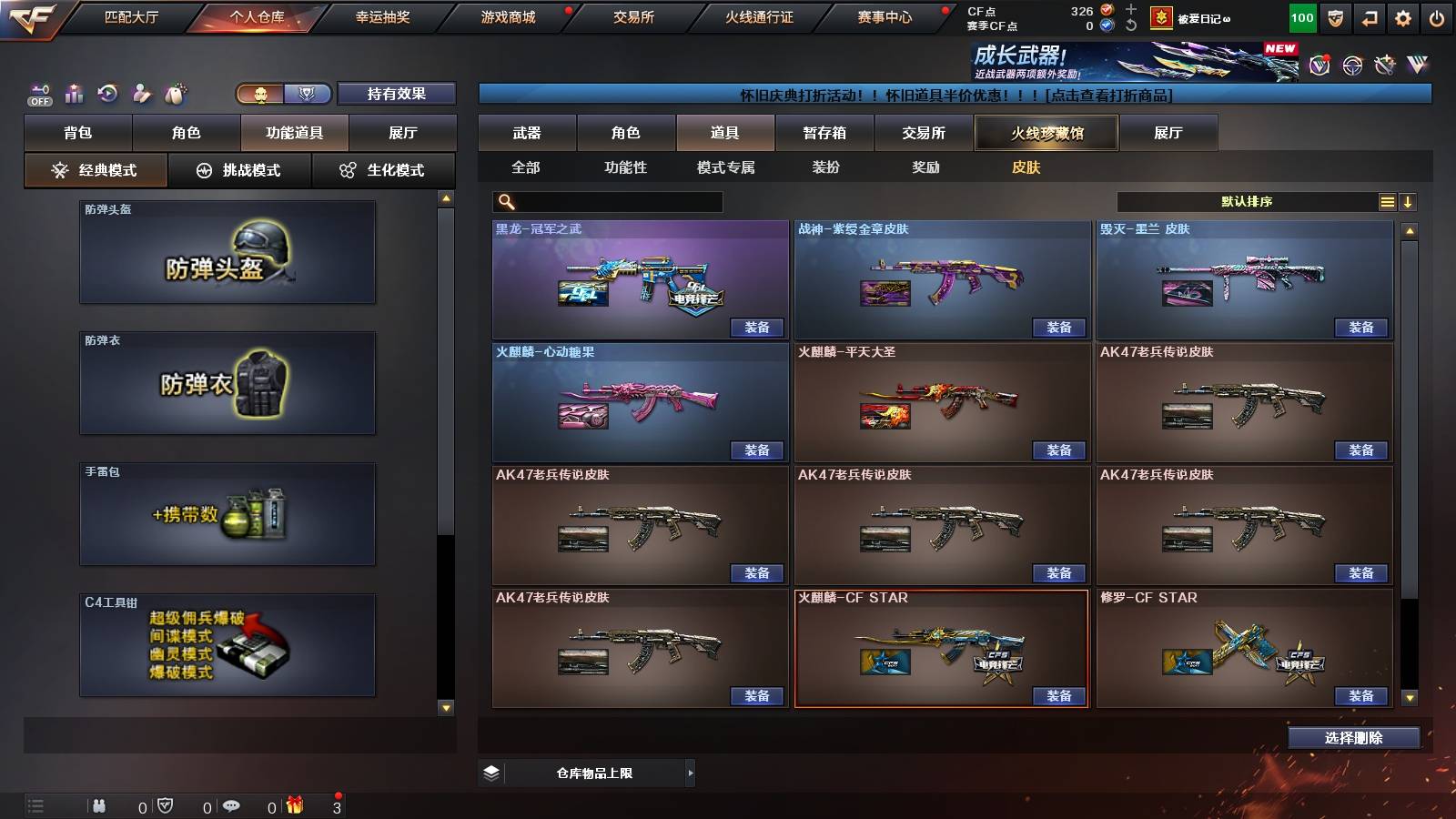1456x819 pixels.
Task: Click the replay playback icon in top-left toolbar
Action: (x=107, y=91)
